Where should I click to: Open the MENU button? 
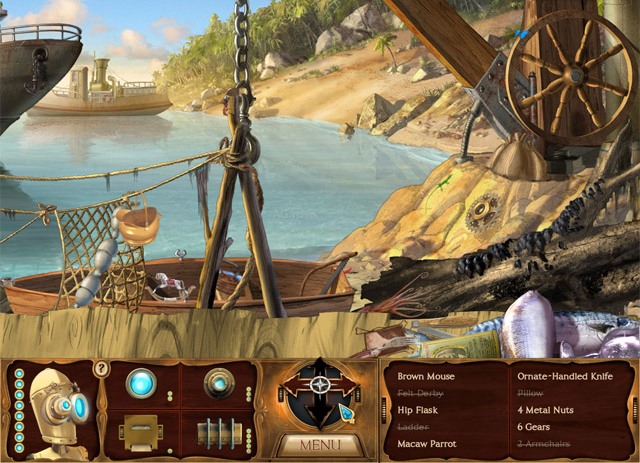[319, 443]
